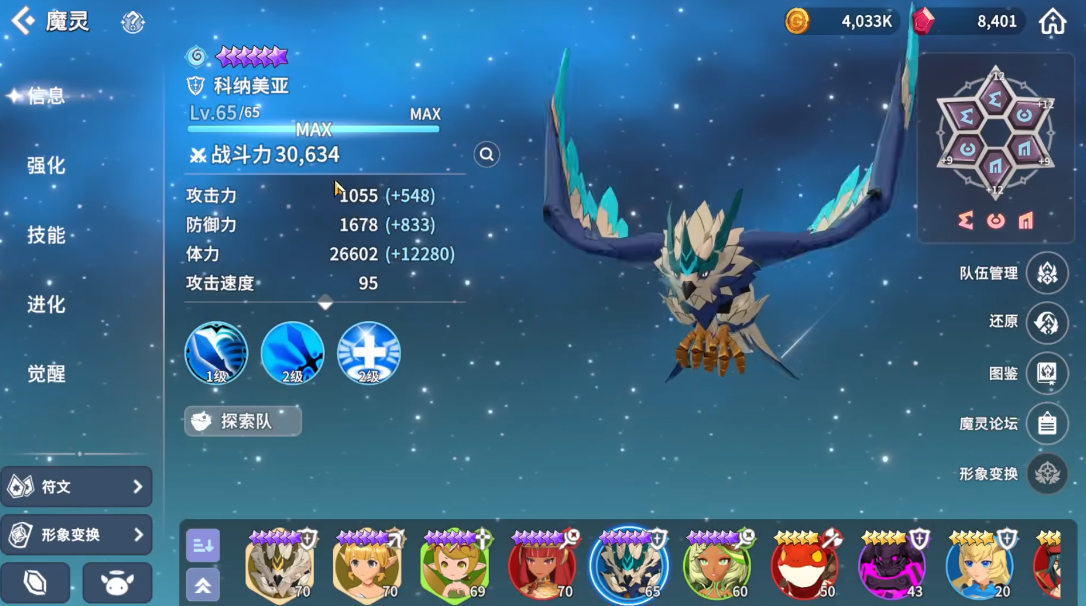
Task: Select the heal cross skill icon
Action: [369, 353]
